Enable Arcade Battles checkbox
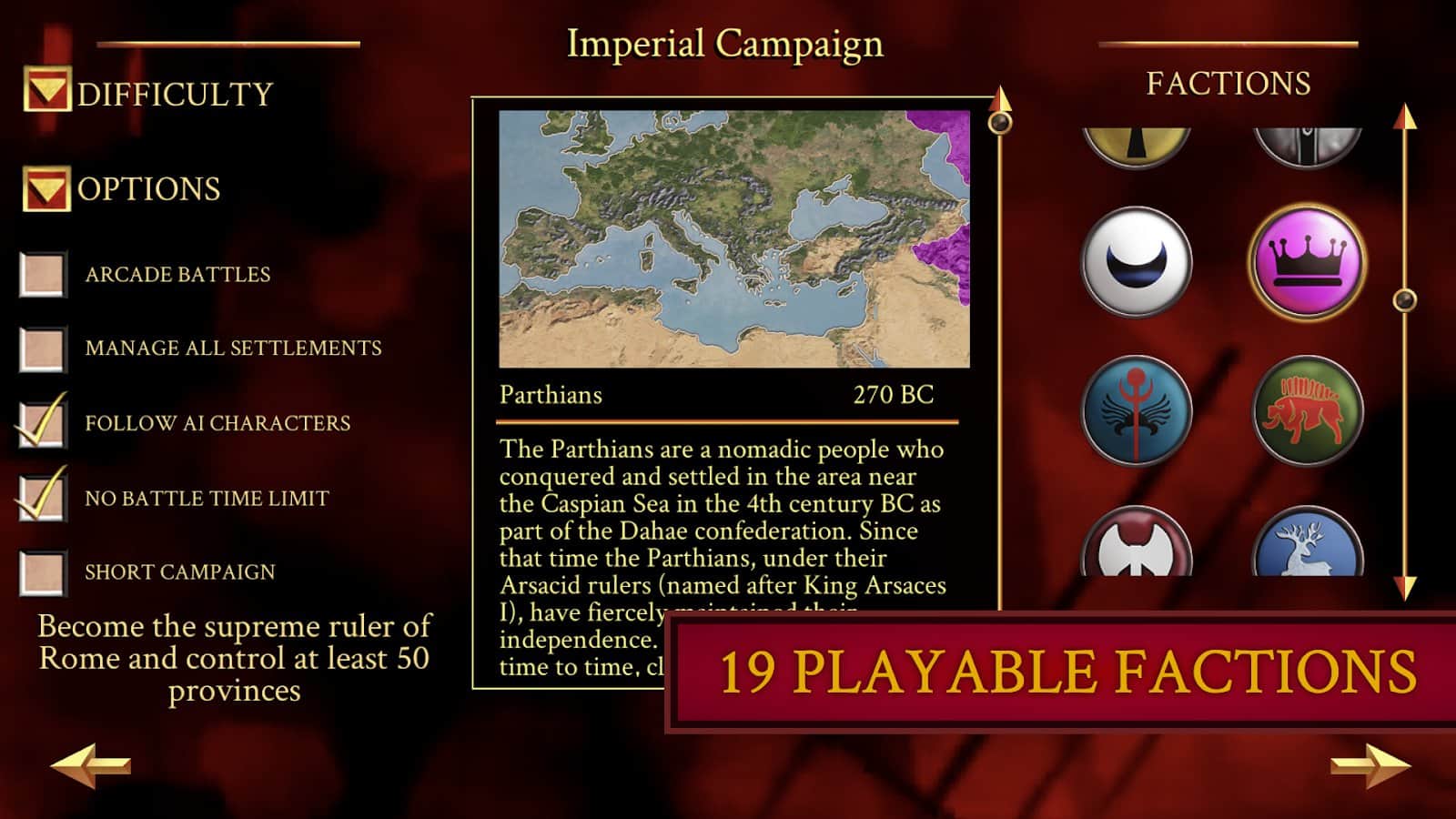Image resolution: width=1456 pixels, height=819 pixels. click(x=43, y=274)
